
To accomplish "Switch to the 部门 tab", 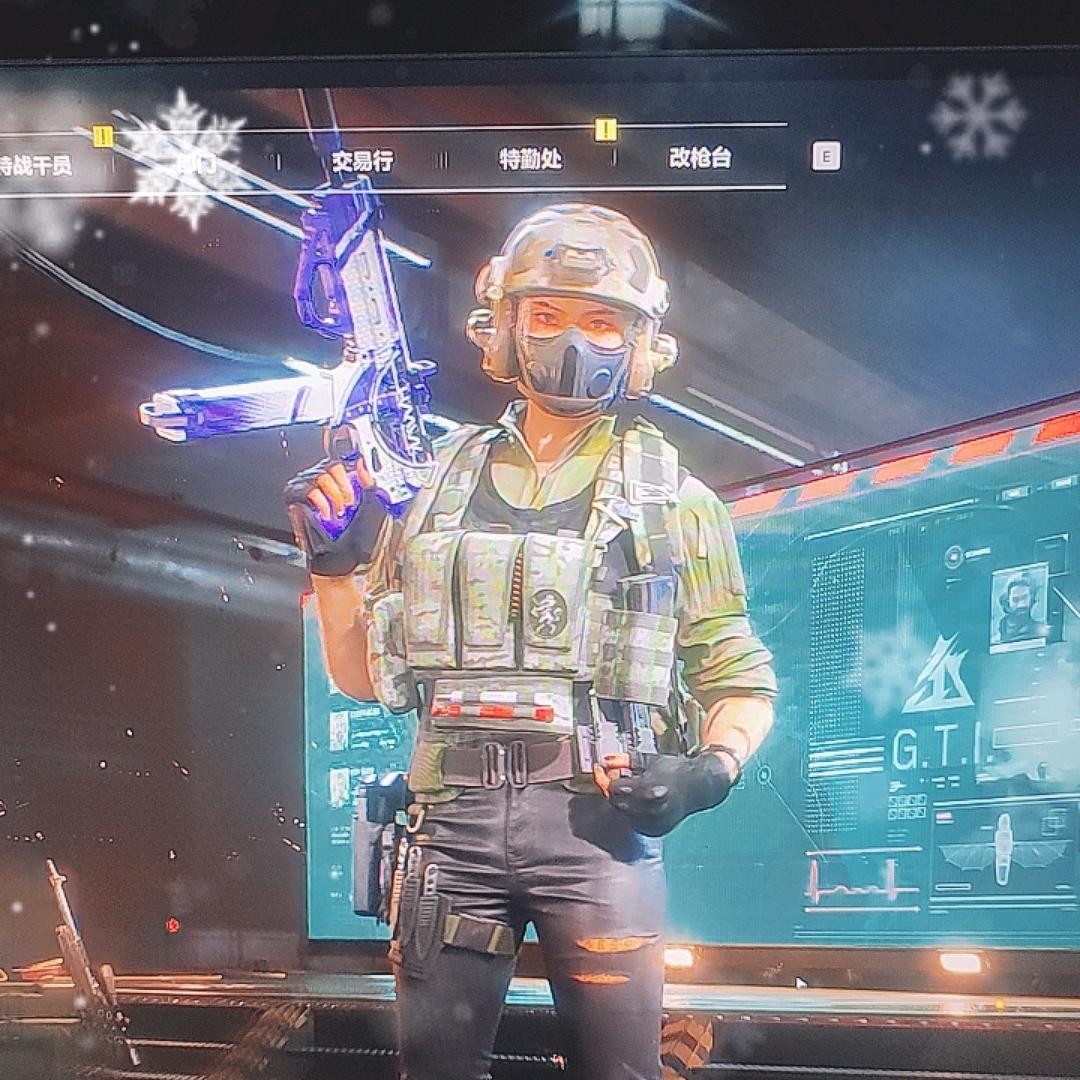I will 196,163.
